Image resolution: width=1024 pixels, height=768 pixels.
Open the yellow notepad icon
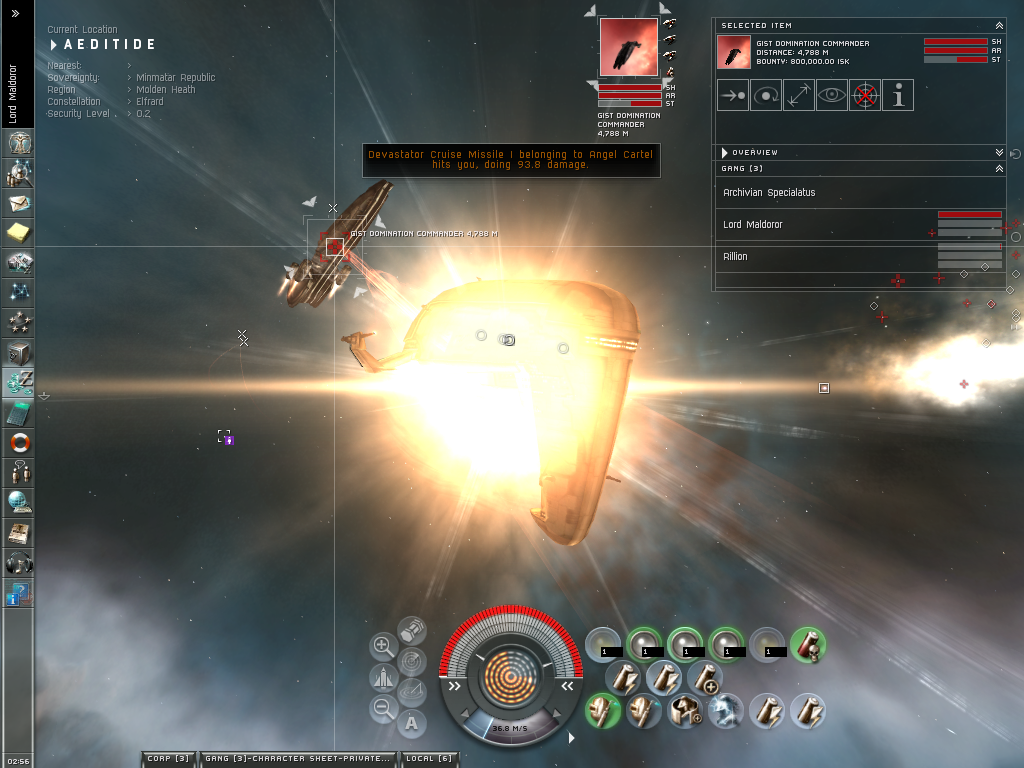pyautogui.click(x=19, y=233)
